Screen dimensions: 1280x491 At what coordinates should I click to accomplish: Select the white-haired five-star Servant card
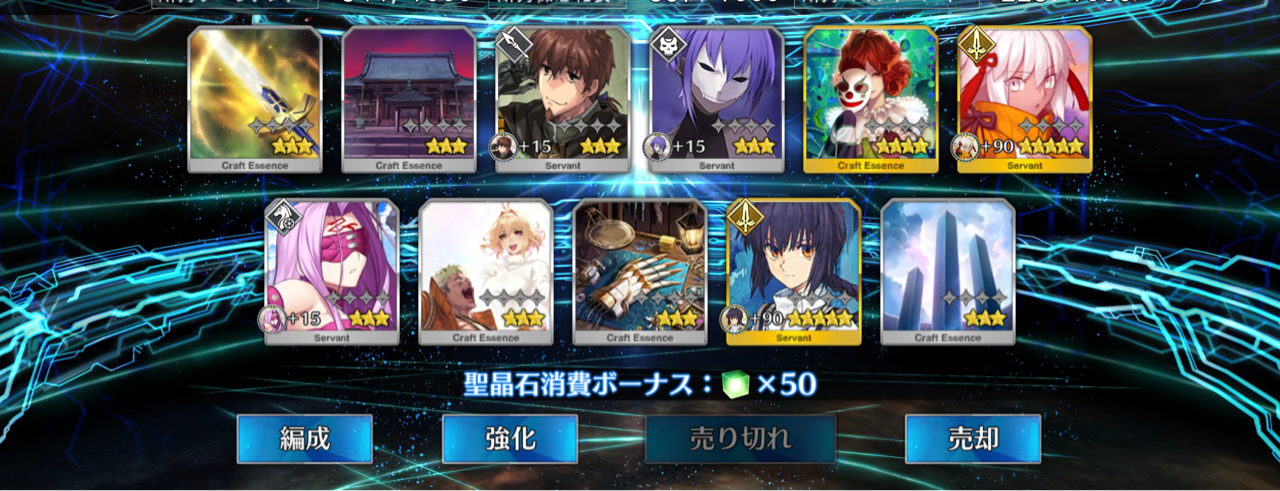[x=1025, y=99]
